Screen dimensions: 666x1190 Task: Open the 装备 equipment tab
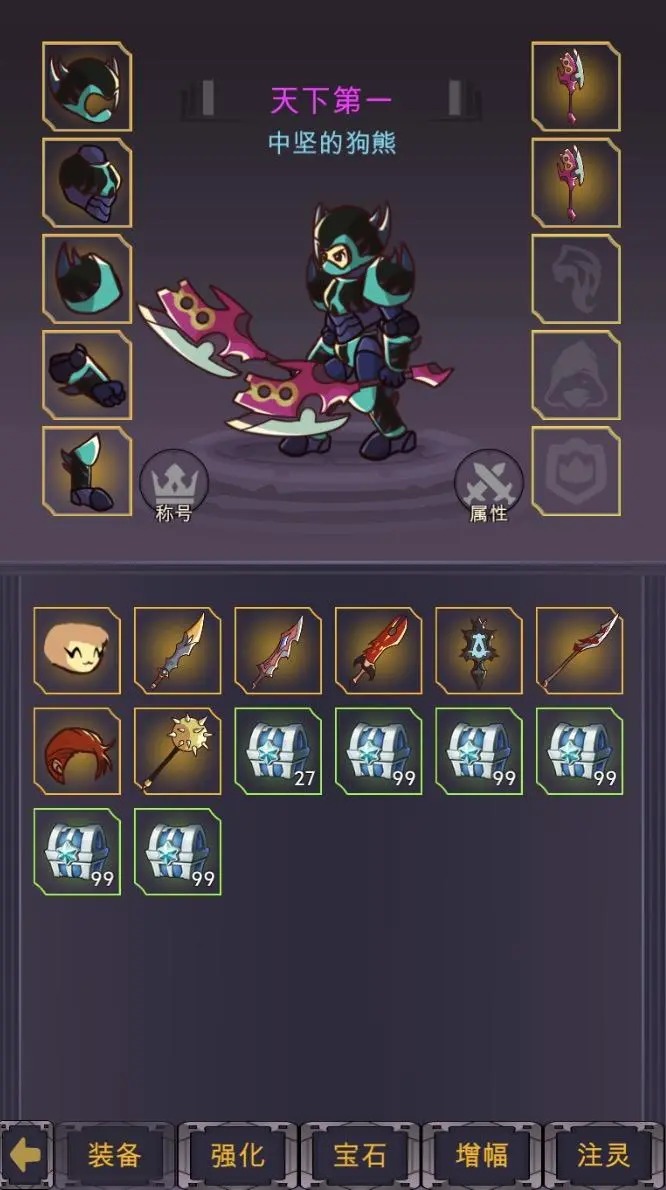114,1156
